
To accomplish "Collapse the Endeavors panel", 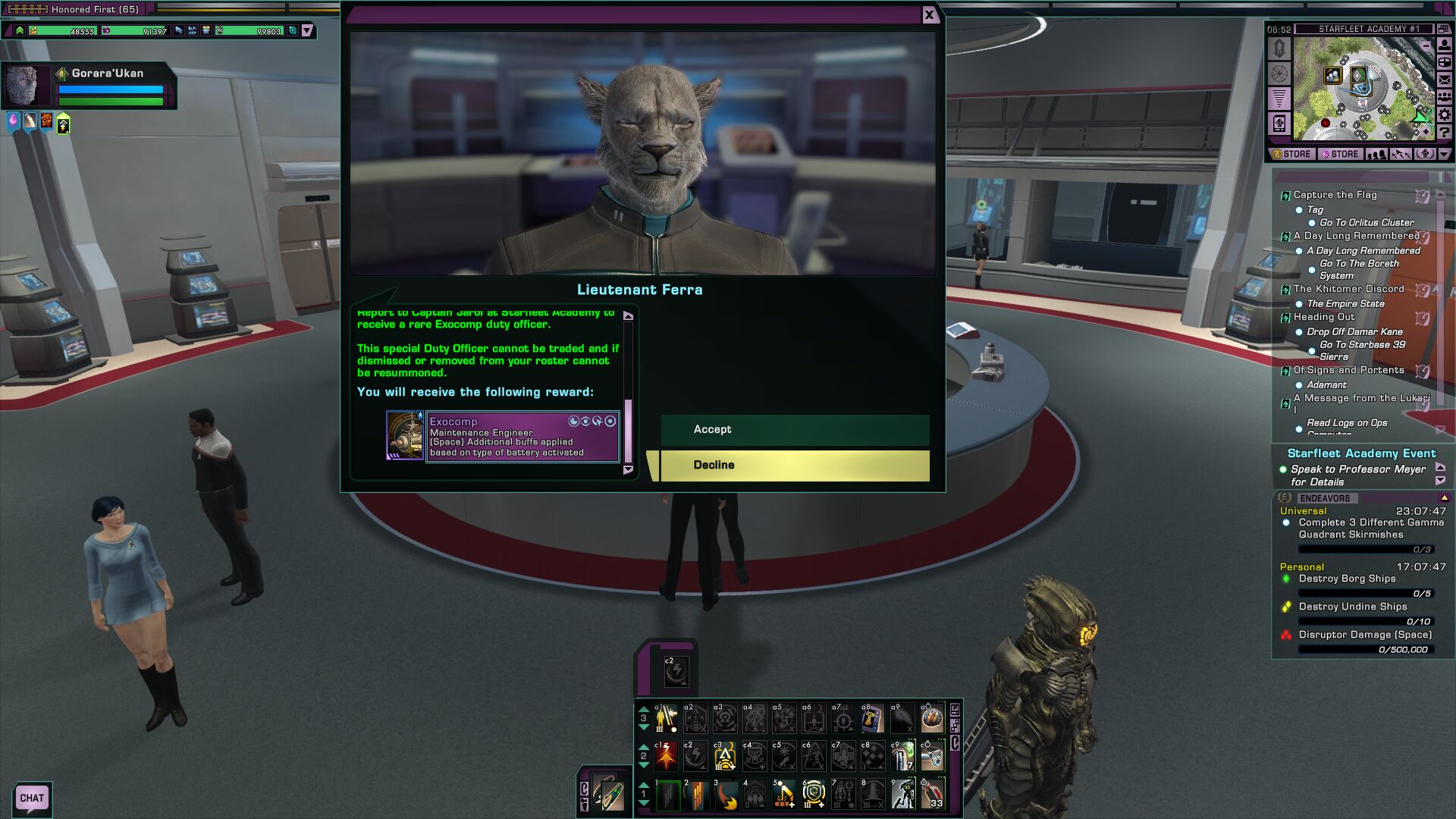I will pyautogui.click(x=1444, y=498).
